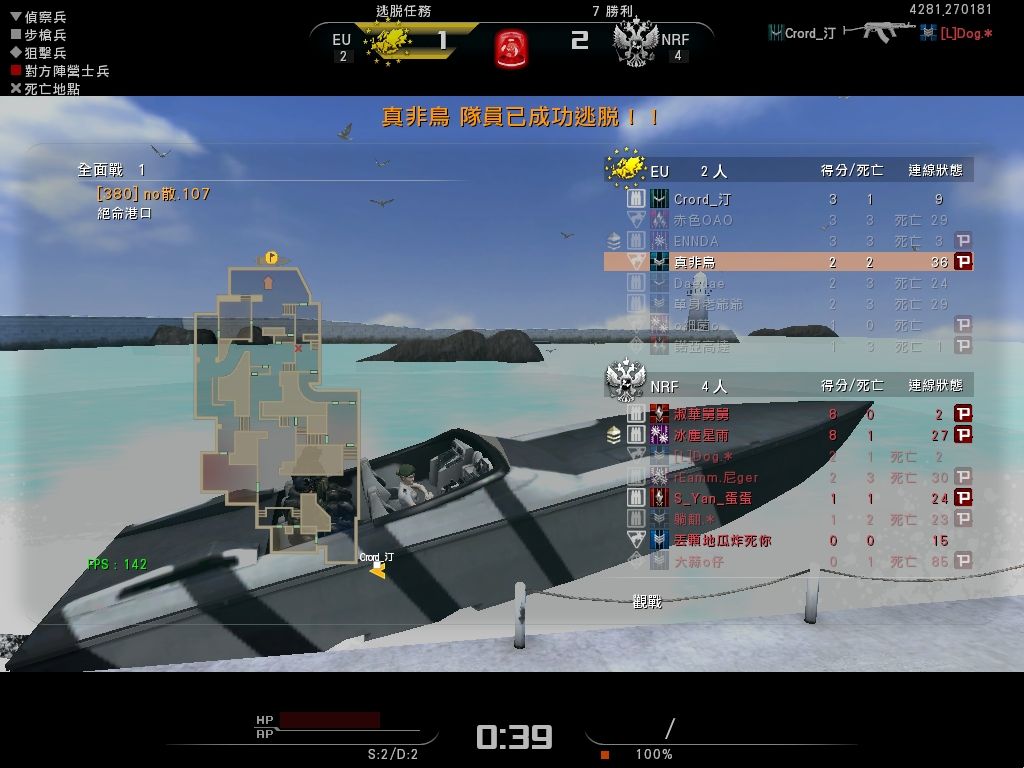
Task: Select the 赤色OAO player row
Action: 790,220
